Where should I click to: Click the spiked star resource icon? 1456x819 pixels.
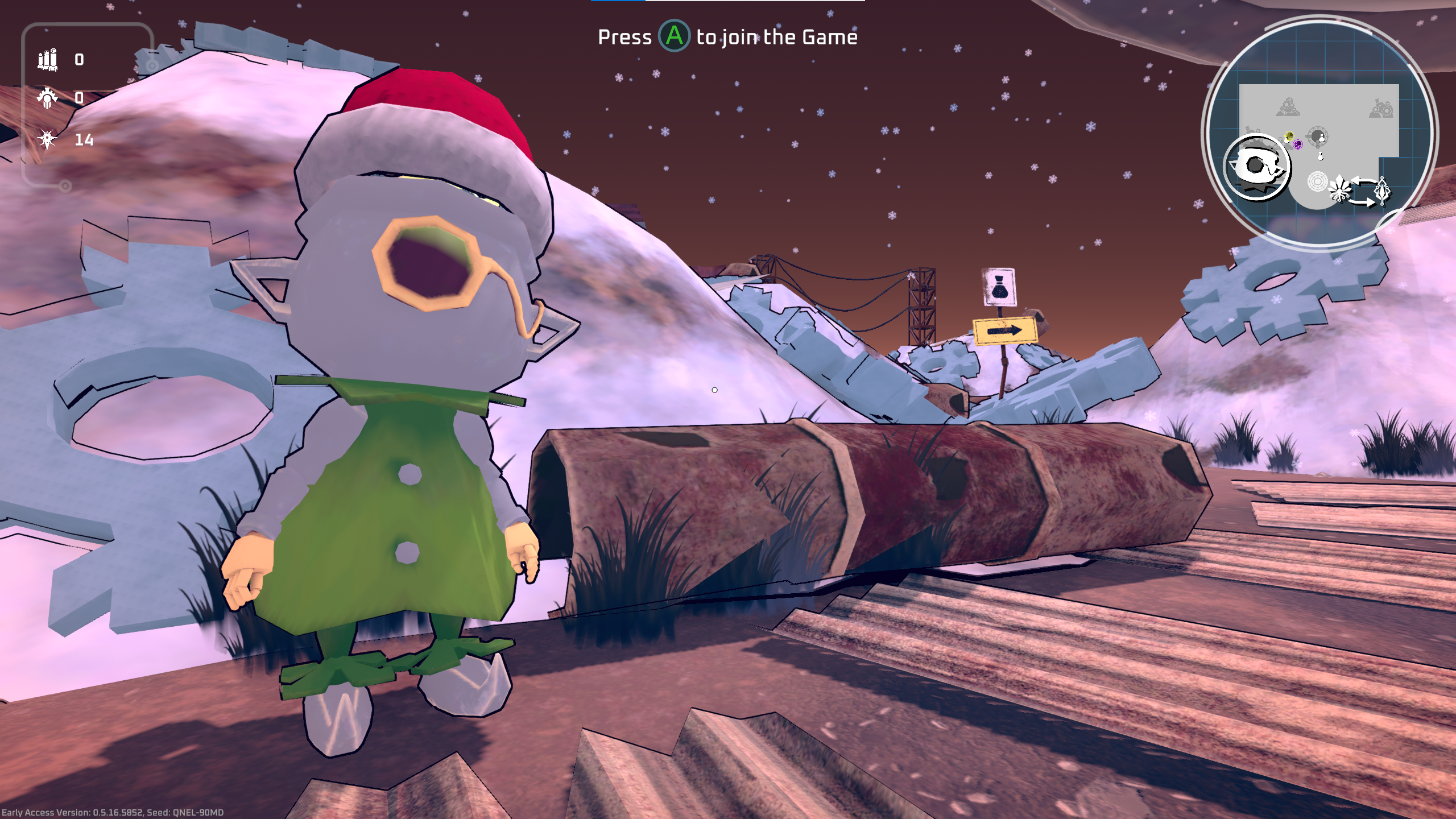click(x=47, y=139)
